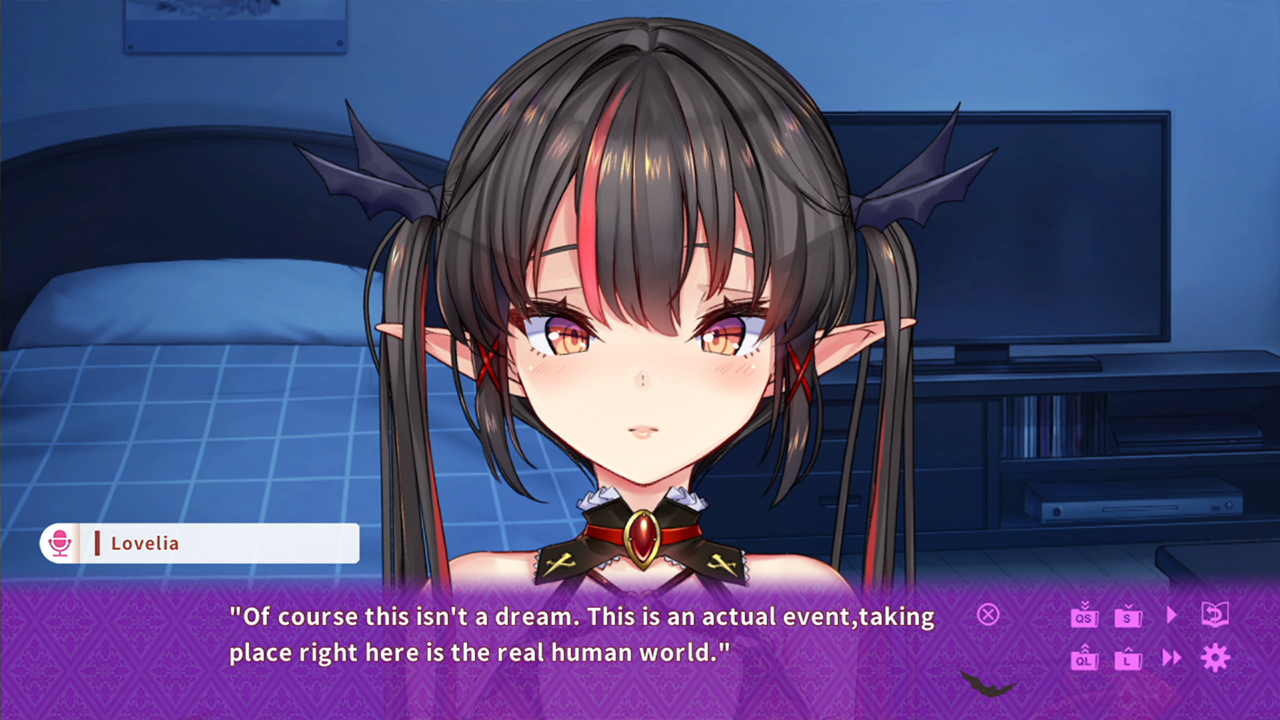Open the save screen via the S folder icon
Screen dimensions: 1280x720
coord(1127,617)
